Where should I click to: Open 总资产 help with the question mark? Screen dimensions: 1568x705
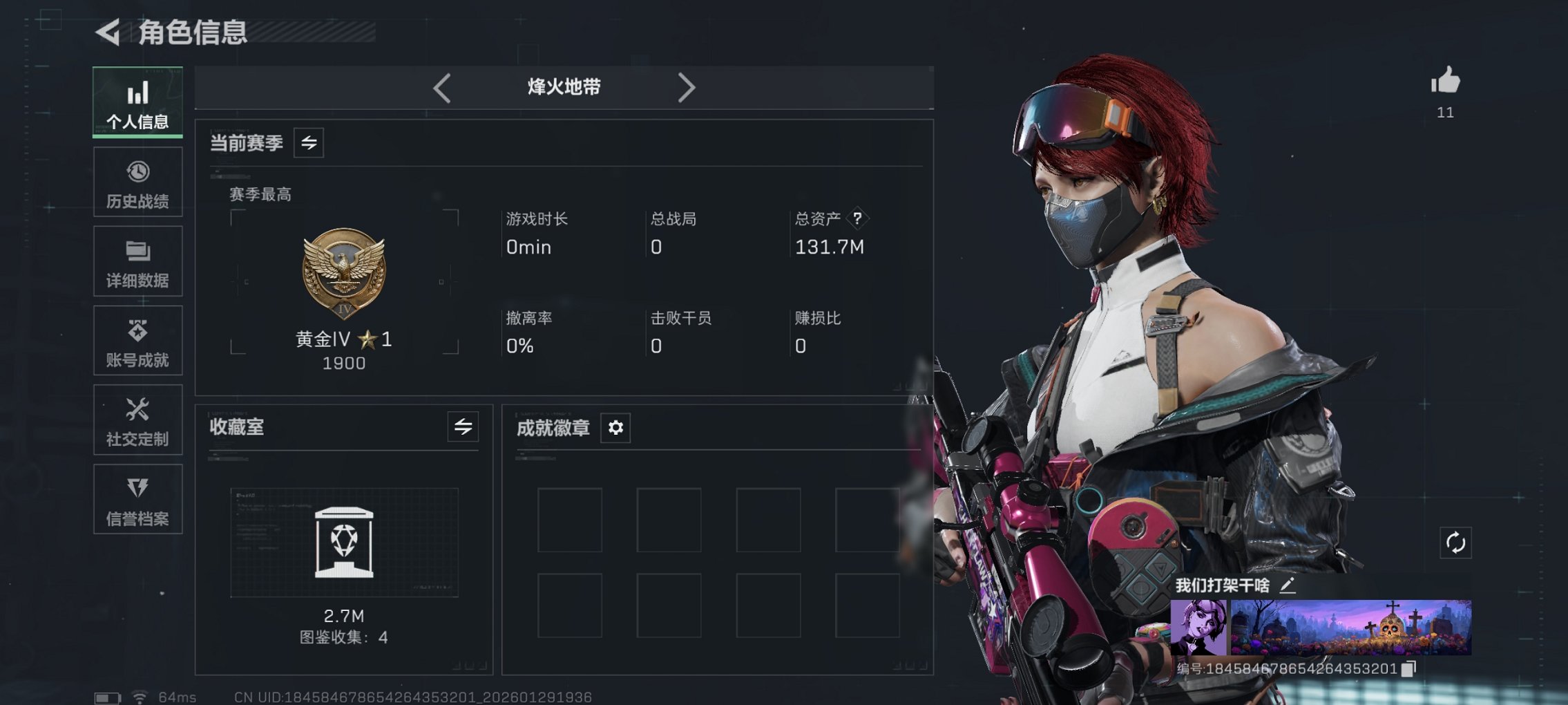click(x=857, y=219)
